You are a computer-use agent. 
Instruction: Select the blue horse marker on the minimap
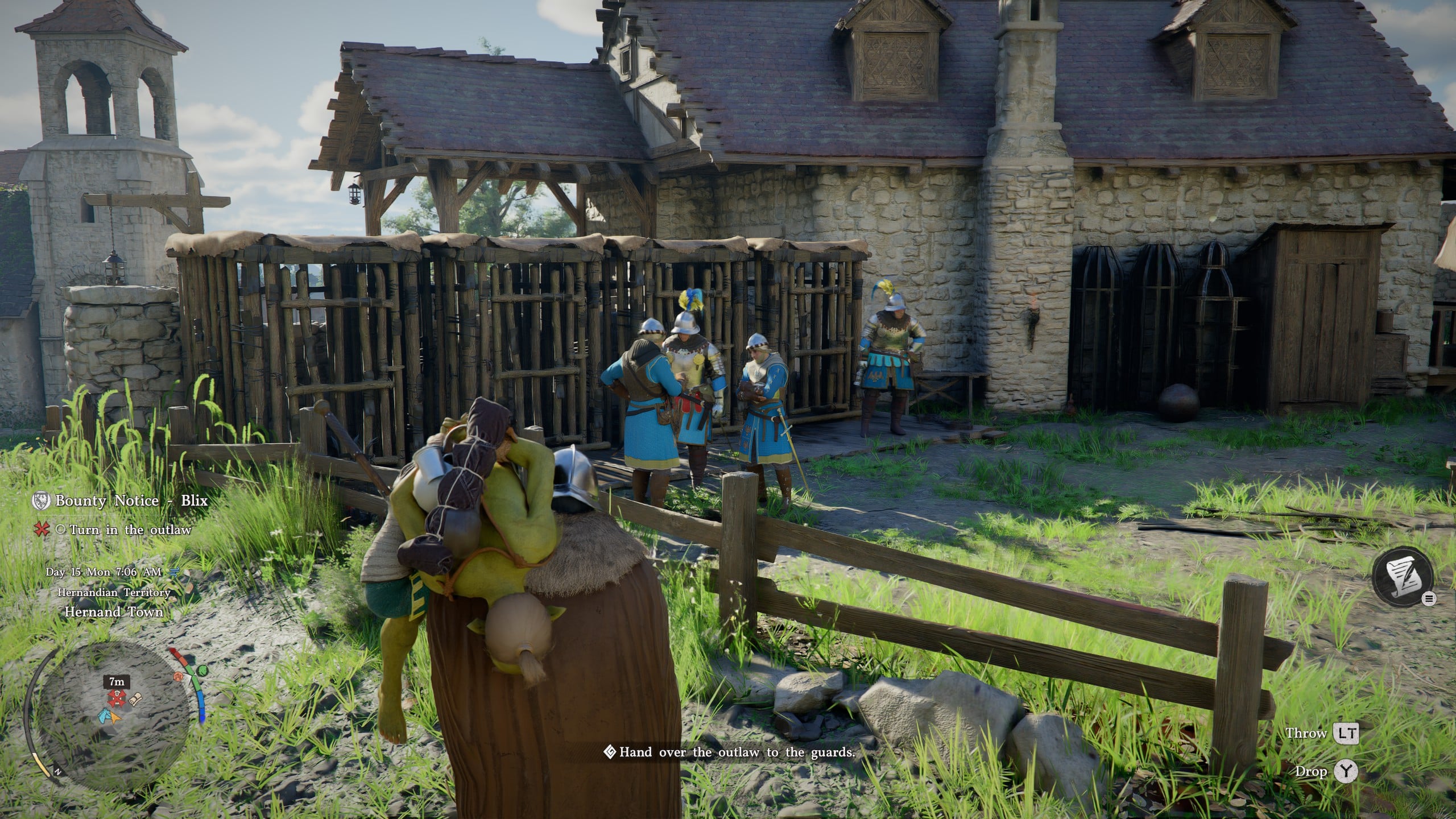click(x=105, y=715)
